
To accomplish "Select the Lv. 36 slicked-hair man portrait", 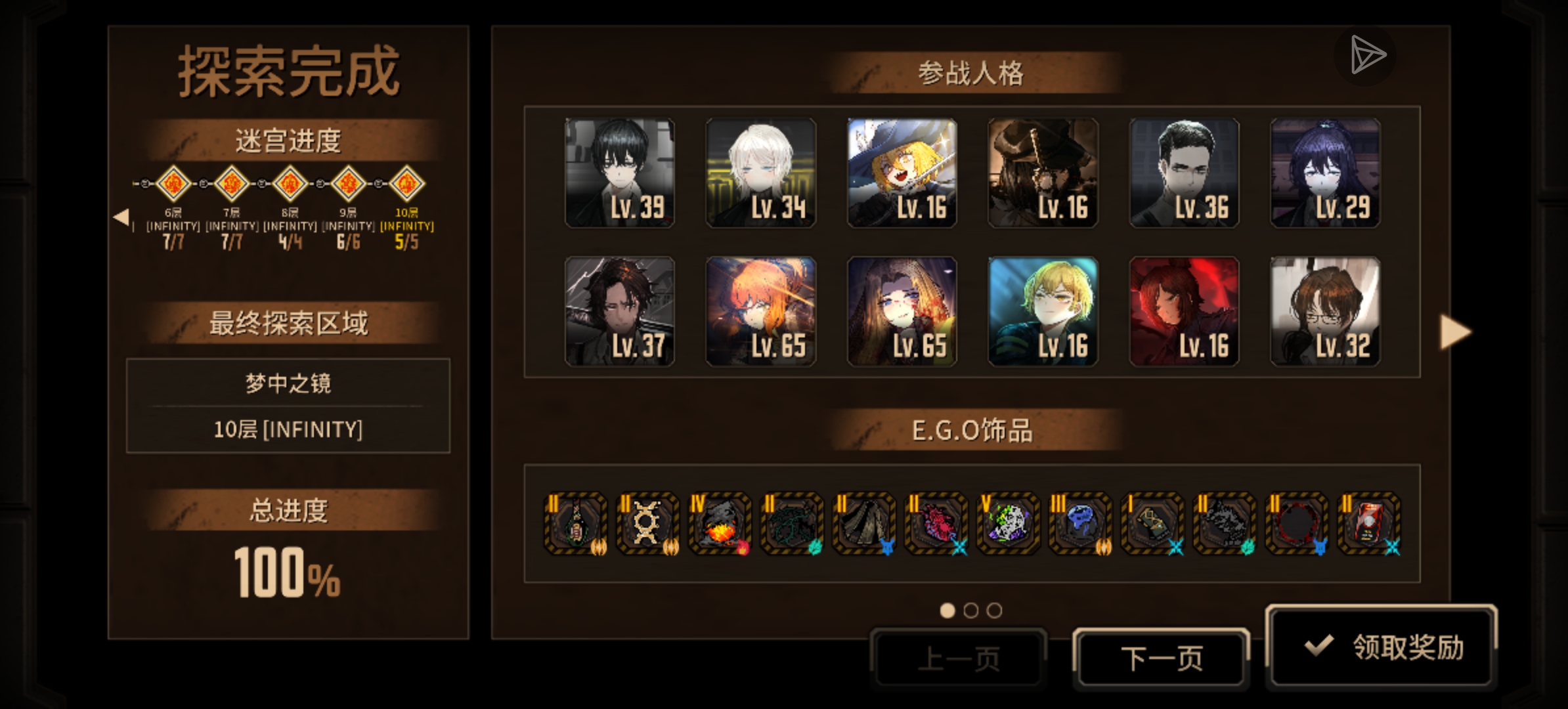I will click(1184, 173).
